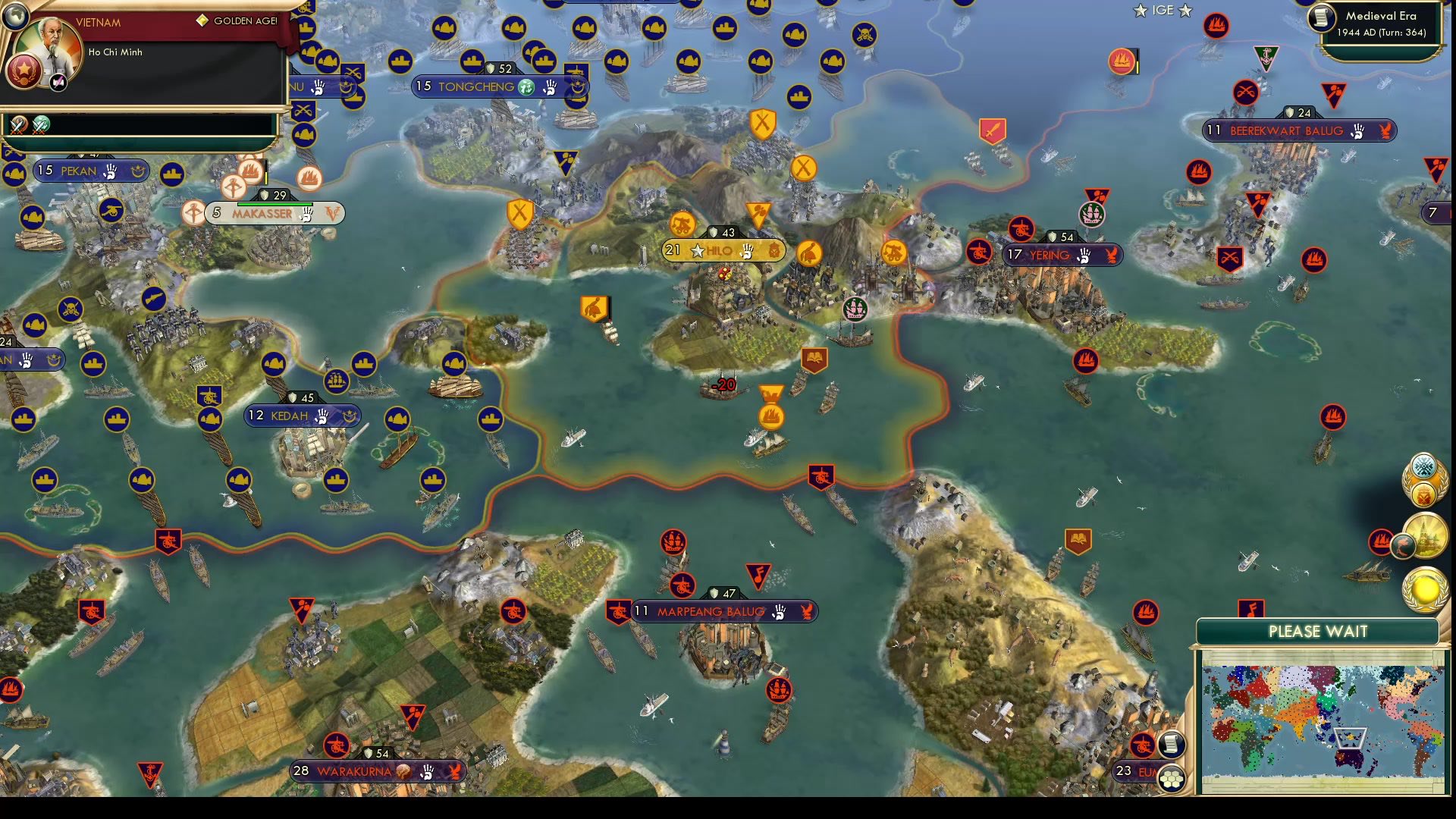Click the fist influence icon next to Pekan
This screenshot has width=1456, height=819.
(112, 171)
